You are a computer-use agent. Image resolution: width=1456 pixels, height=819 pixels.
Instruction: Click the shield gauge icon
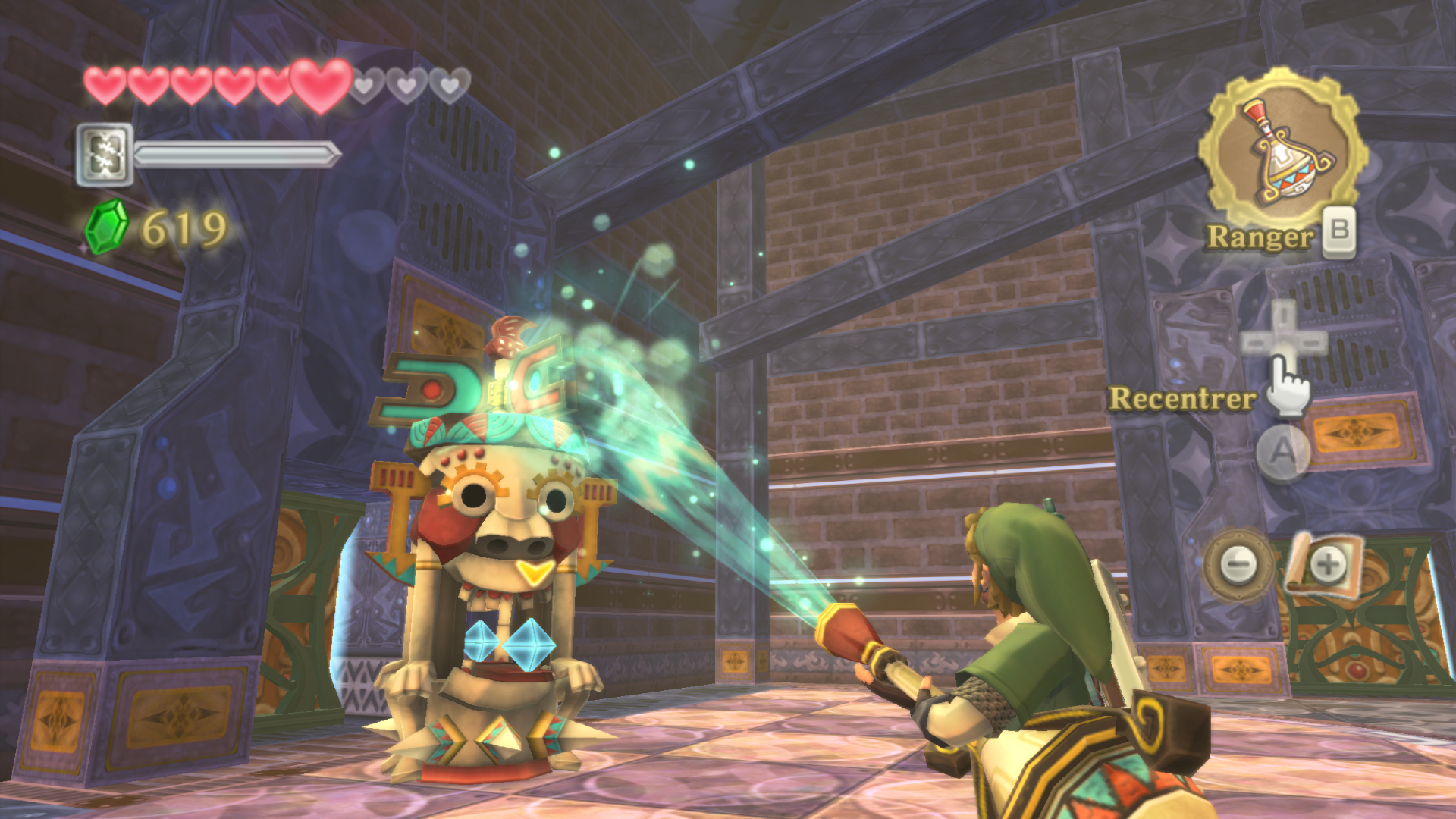pos(105,155)
